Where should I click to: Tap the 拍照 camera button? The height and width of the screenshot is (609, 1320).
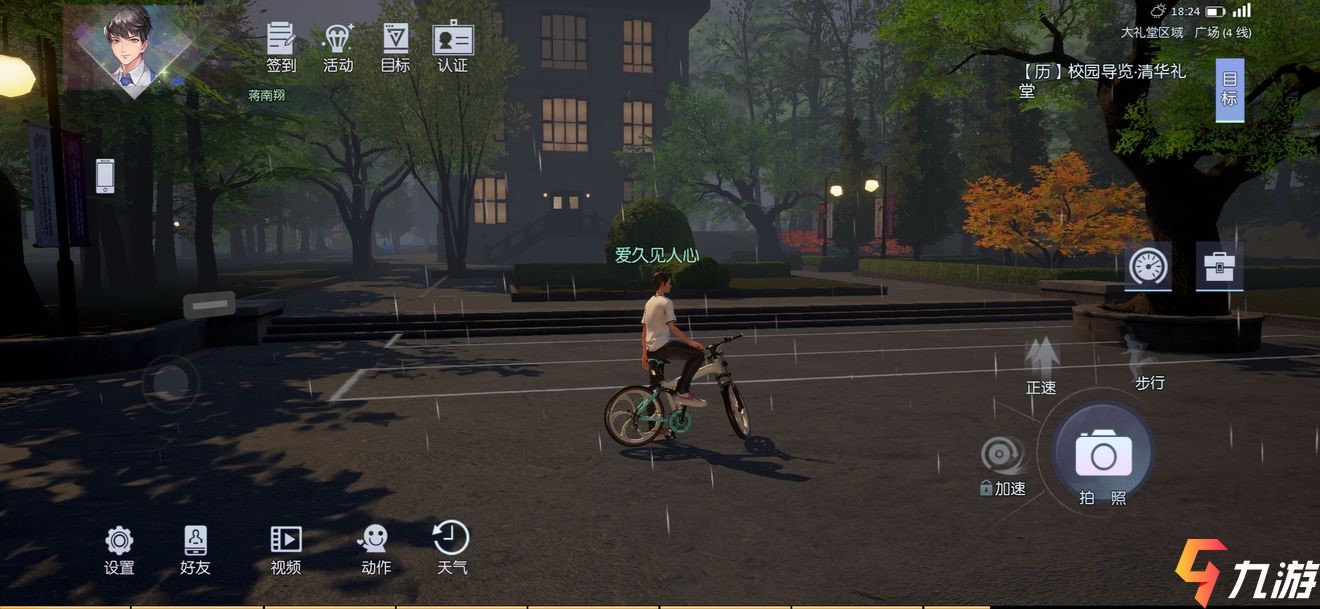[1103, 458]
